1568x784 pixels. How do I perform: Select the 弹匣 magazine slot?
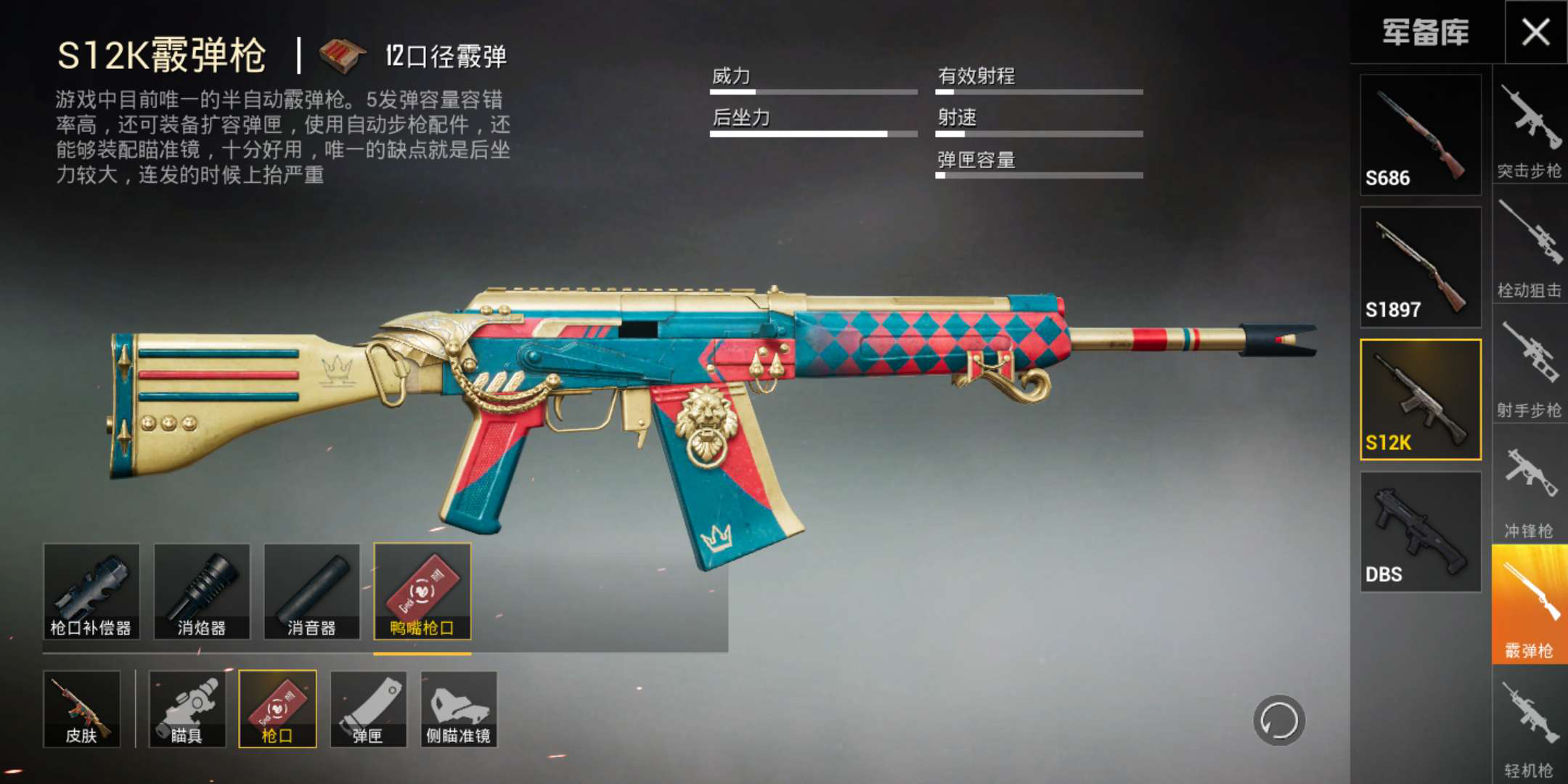(368, 709)
